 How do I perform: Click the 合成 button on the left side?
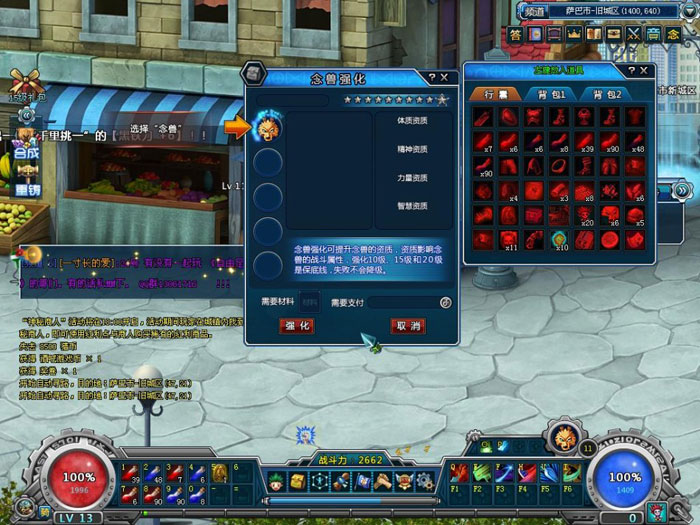pyautogui.click(x=26, y=156)
